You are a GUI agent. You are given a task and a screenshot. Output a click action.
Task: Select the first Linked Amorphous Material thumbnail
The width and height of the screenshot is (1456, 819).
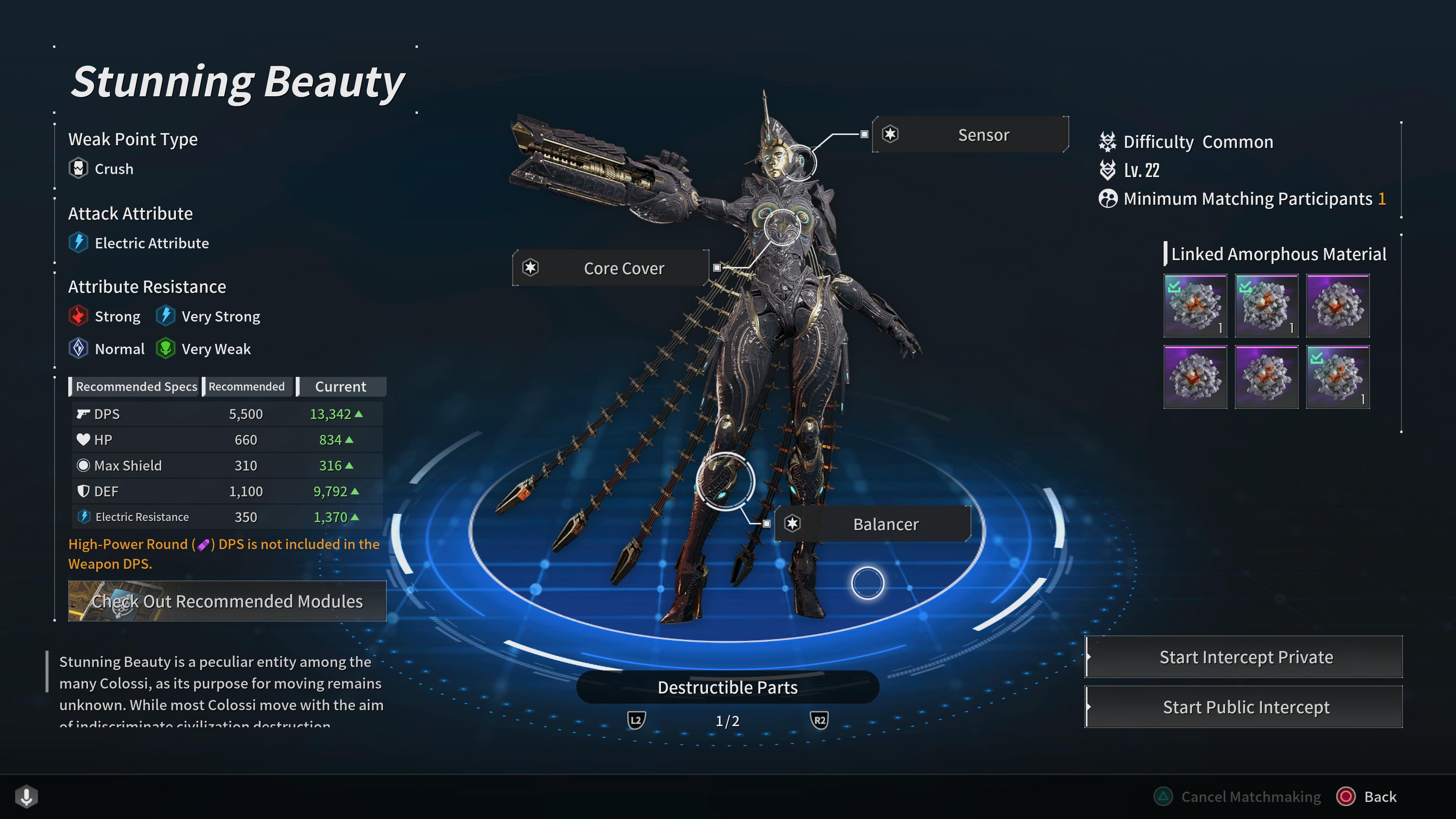pos(1195,305)
